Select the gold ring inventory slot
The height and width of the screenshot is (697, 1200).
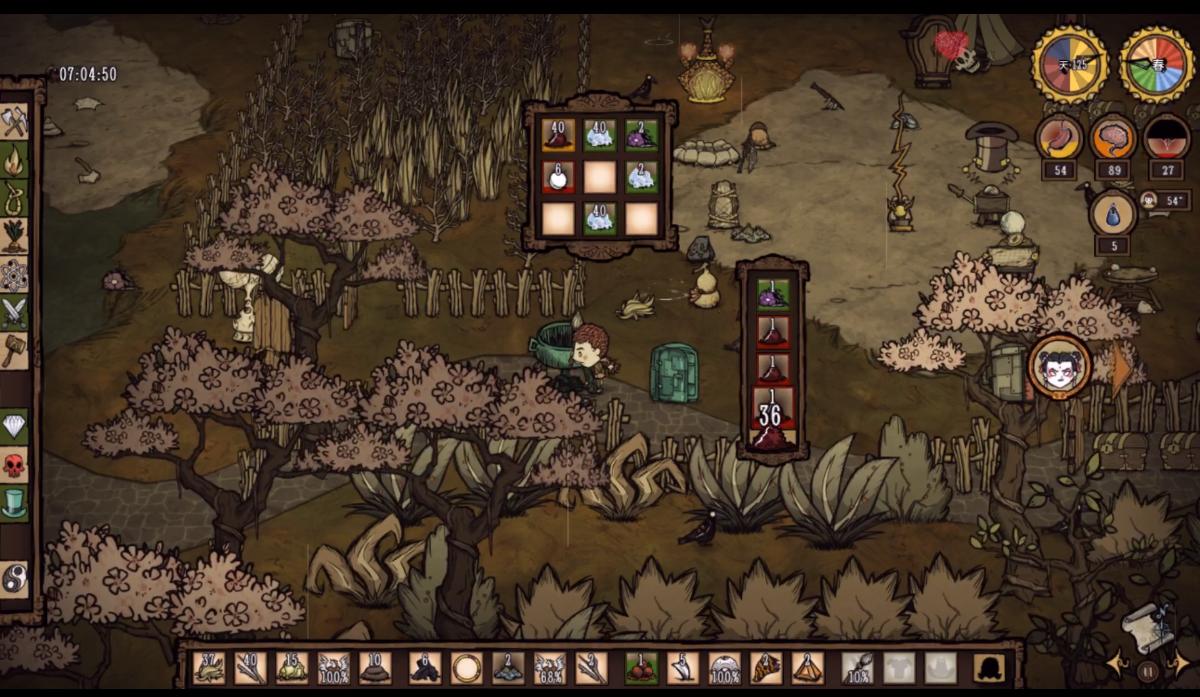[x=466, y=667]
